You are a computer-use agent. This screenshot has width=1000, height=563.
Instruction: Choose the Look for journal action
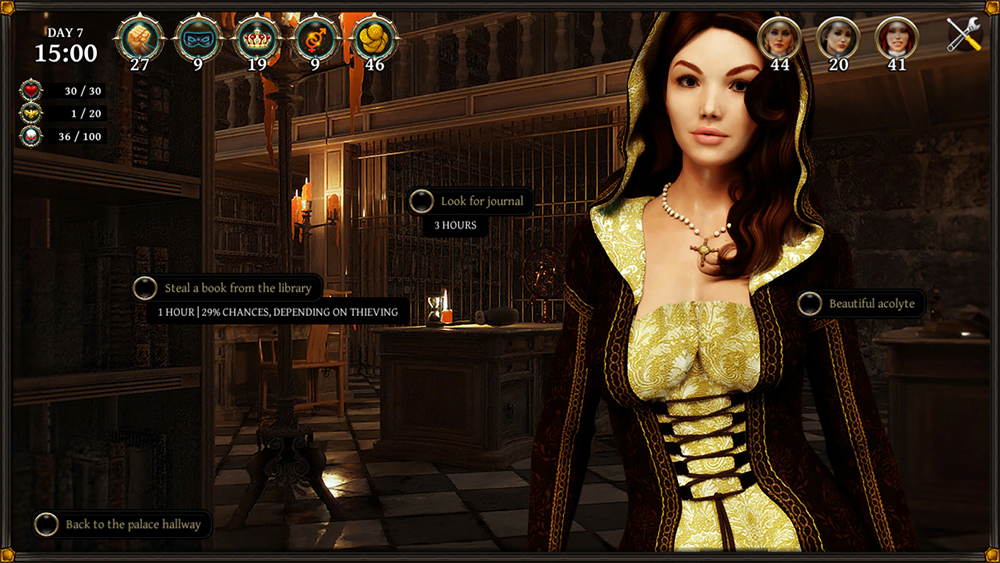(481, 201)
